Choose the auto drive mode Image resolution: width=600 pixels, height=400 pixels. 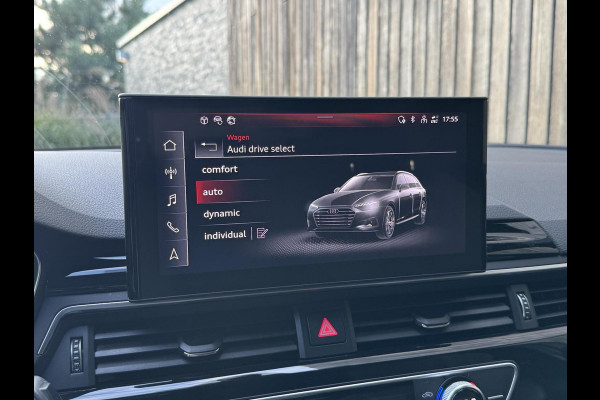click(213, 192)
